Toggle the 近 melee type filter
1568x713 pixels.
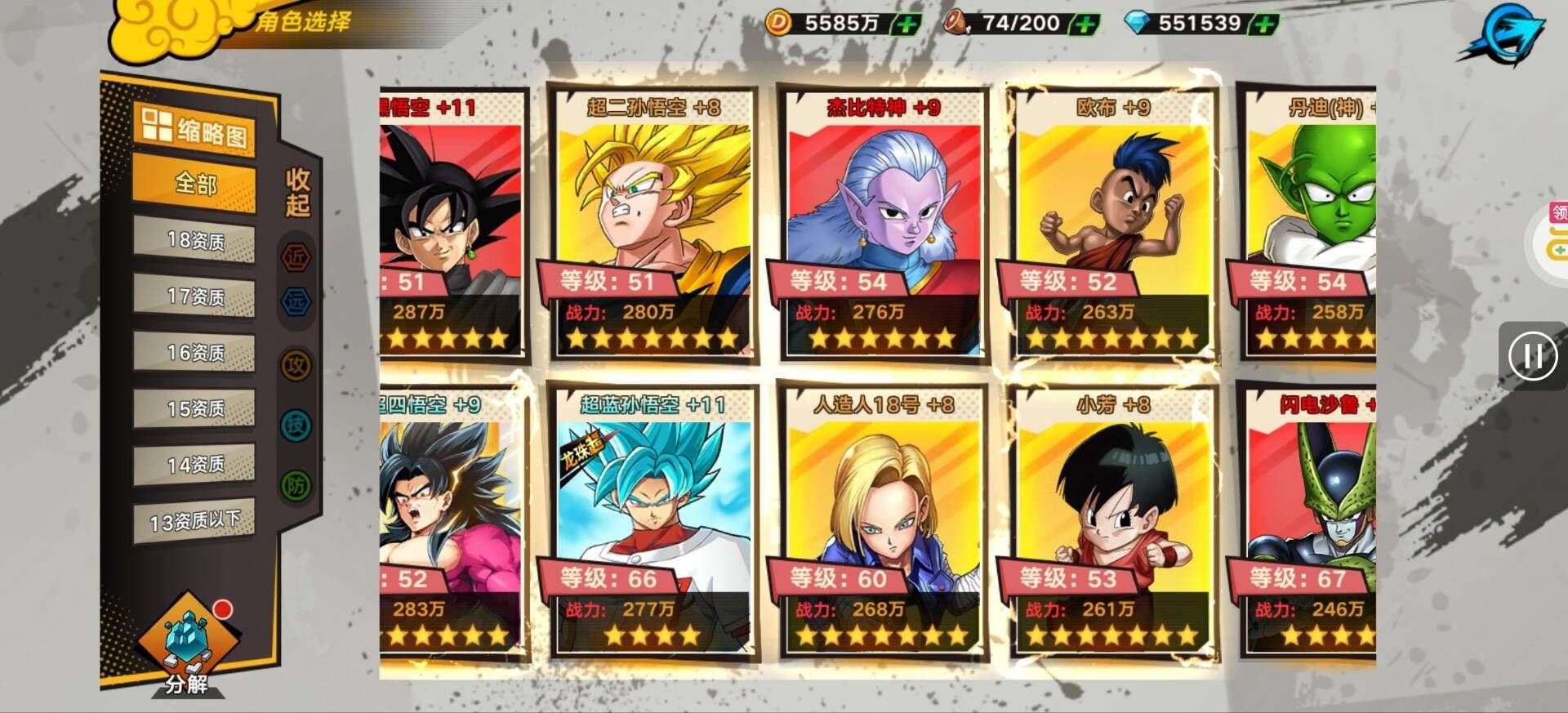(296, 257)
